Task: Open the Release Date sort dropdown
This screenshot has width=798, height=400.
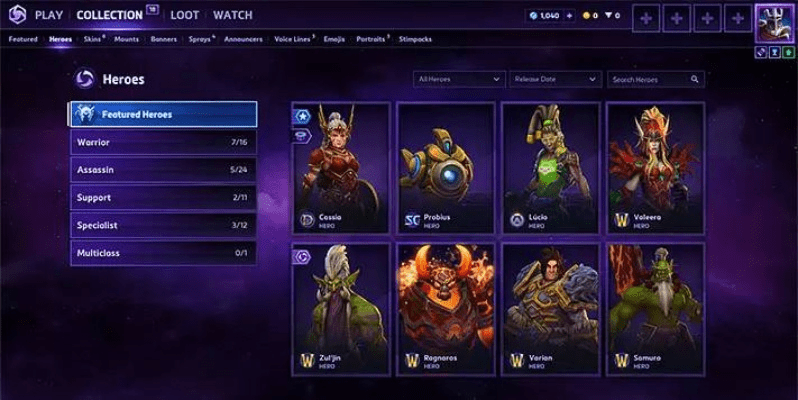Action: point(554,78)
